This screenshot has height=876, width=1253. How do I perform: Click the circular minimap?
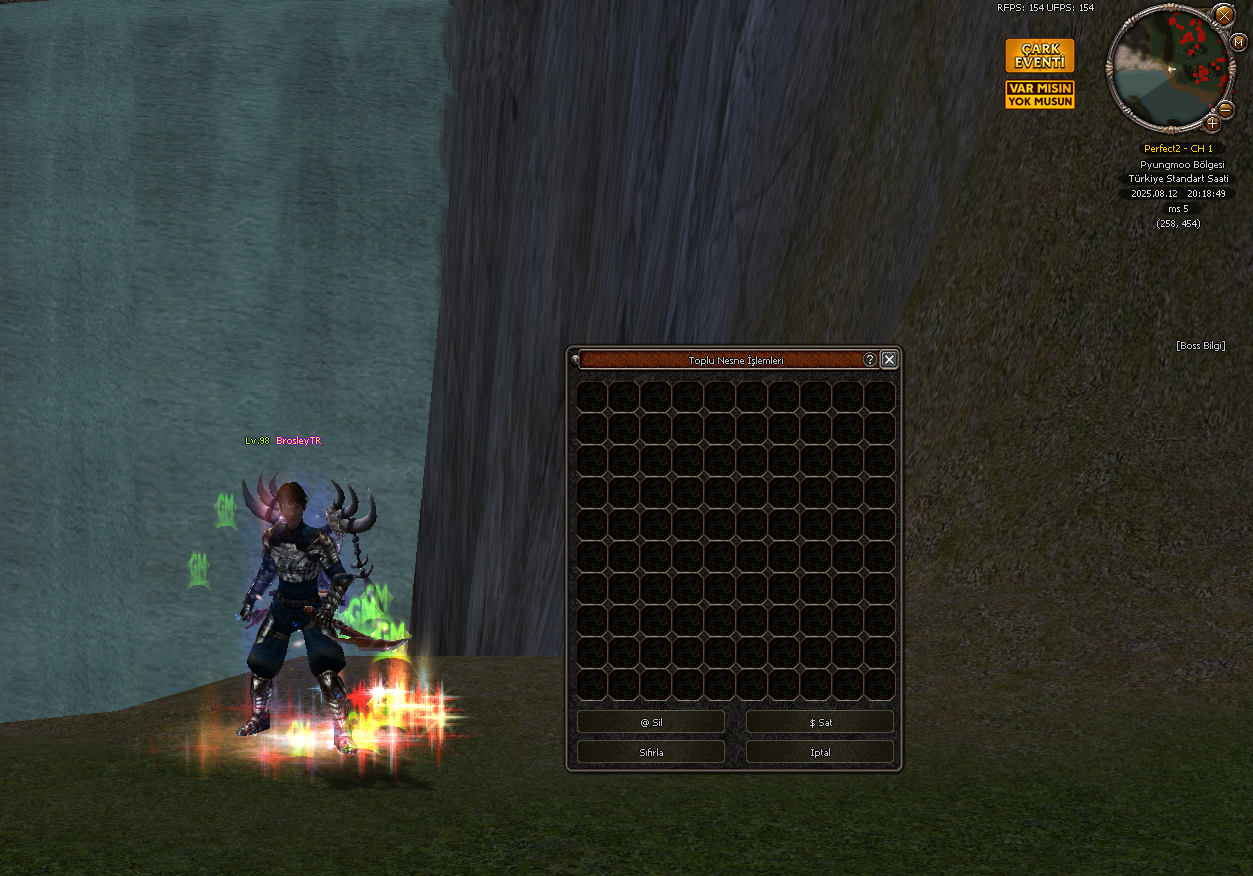1168,68
